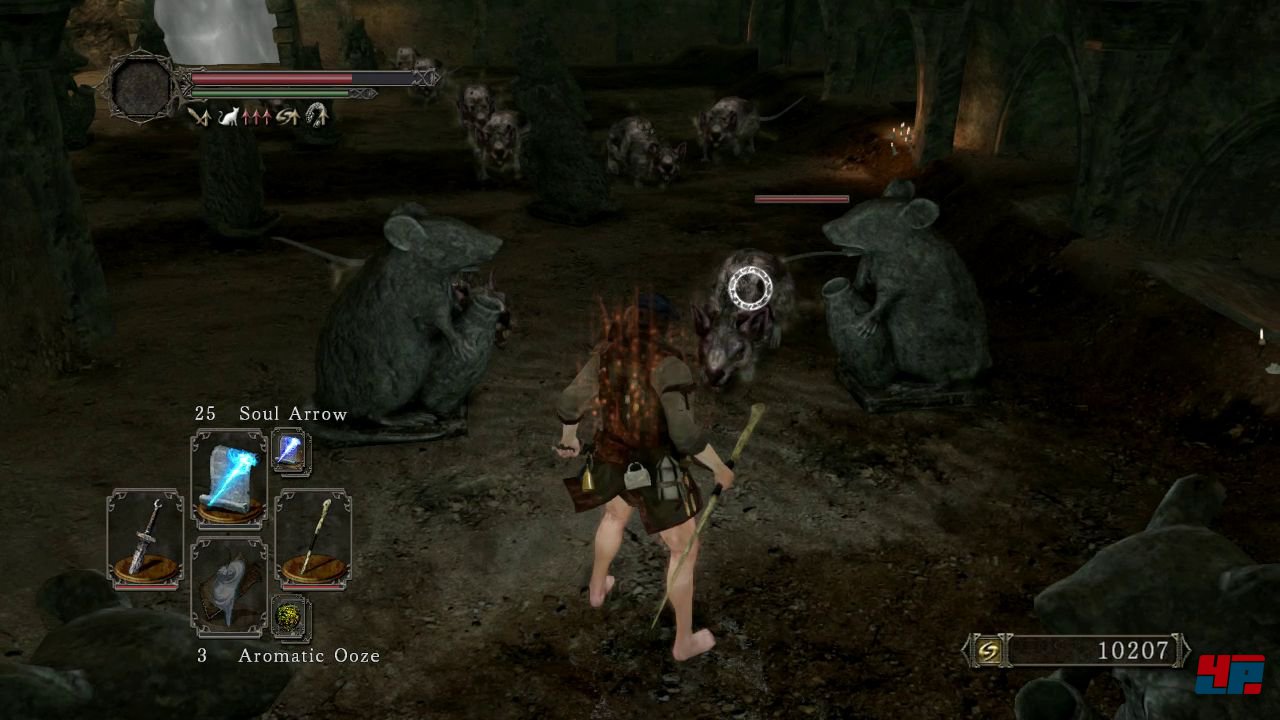Click the octagonal covenant emblem frame
This screenshot has height=720, width=1280.
pos(141,87)
